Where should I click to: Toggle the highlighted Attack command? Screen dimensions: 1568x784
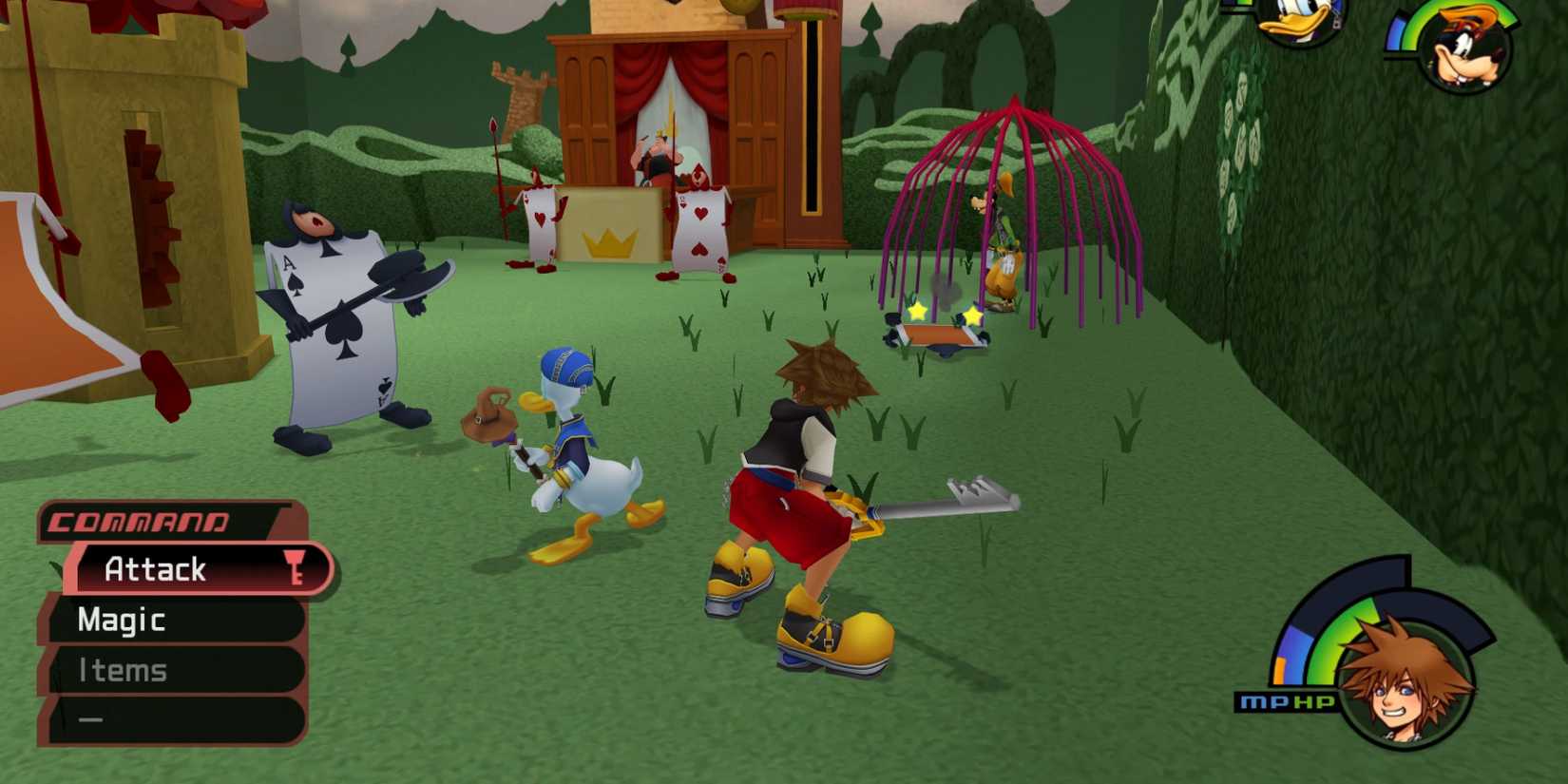(157, 569)
